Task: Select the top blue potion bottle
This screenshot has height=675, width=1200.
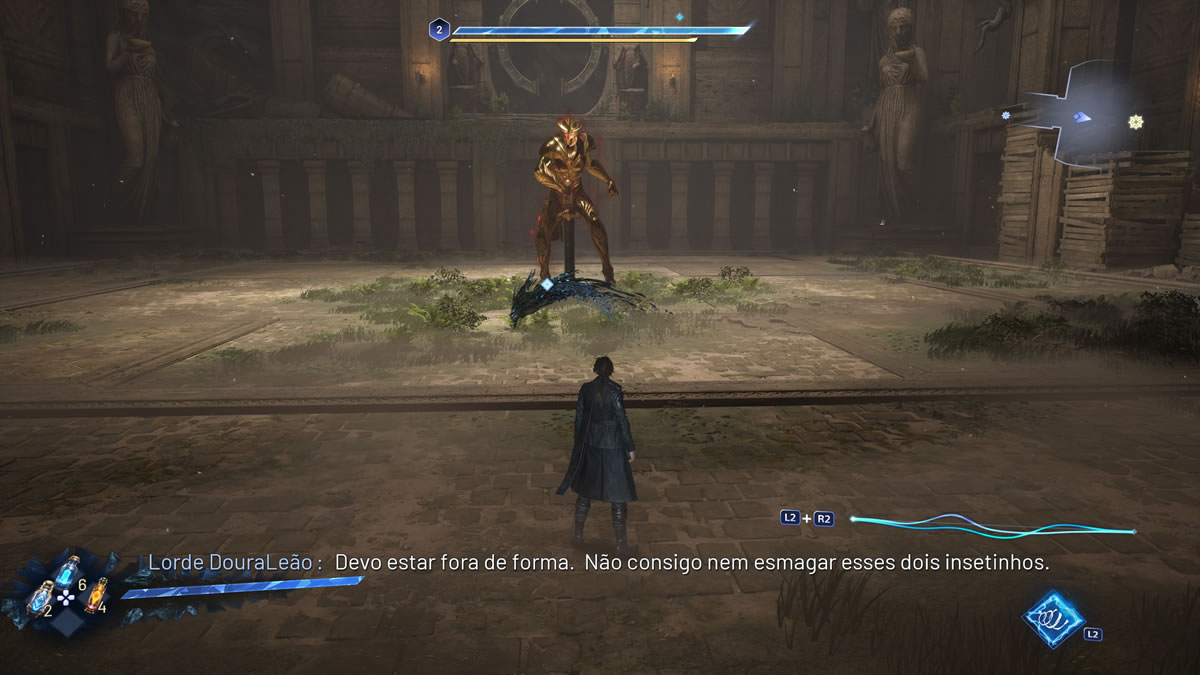Action: pos(68,571)
